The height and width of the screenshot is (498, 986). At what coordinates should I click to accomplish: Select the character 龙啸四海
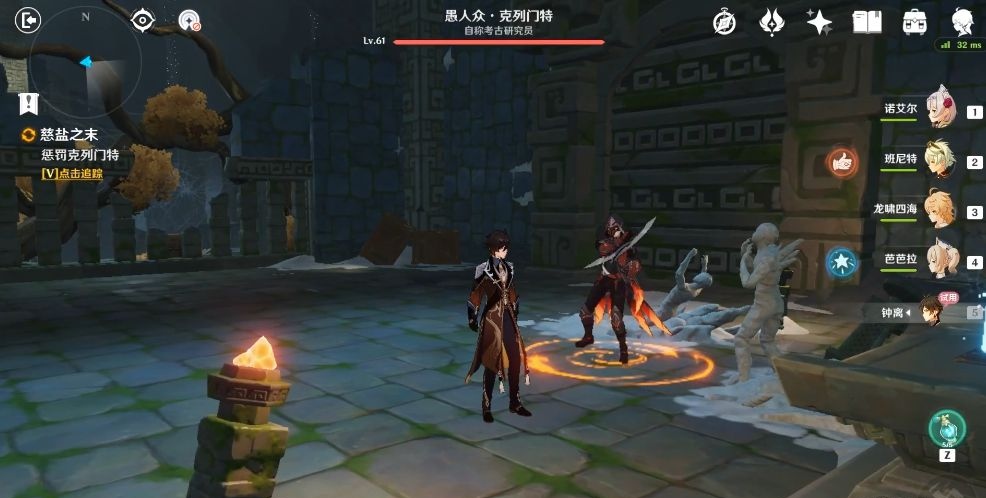pyautogui.click(x=940, y=210)
